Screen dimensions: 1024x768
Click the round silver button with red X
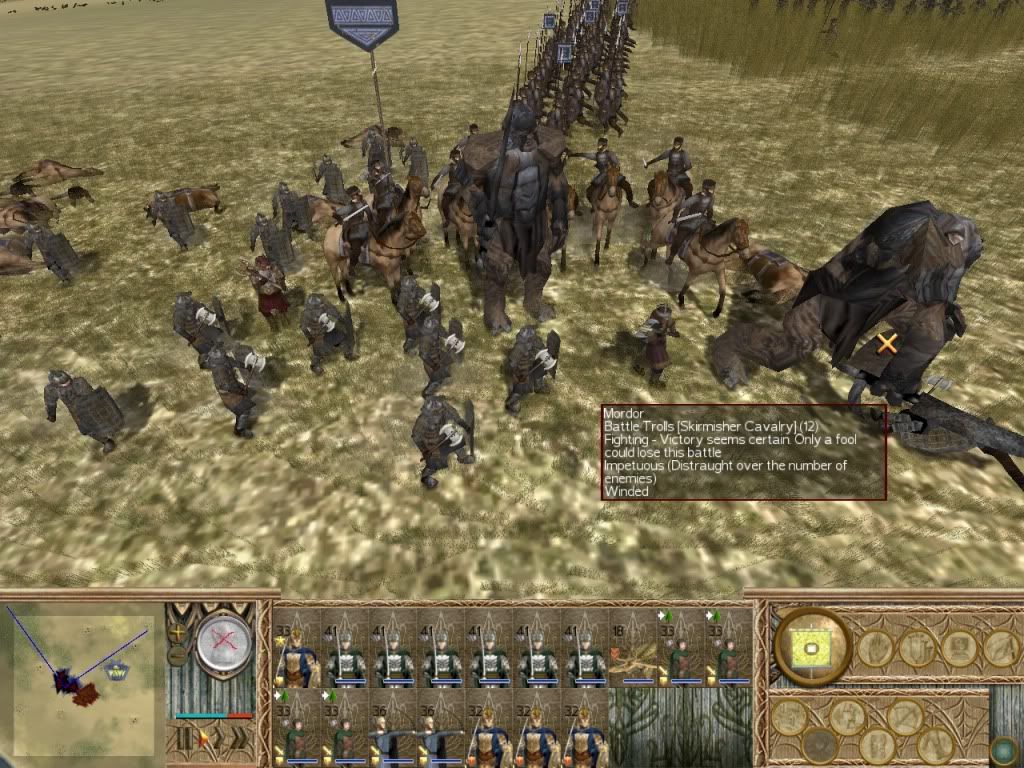[224, 644]
